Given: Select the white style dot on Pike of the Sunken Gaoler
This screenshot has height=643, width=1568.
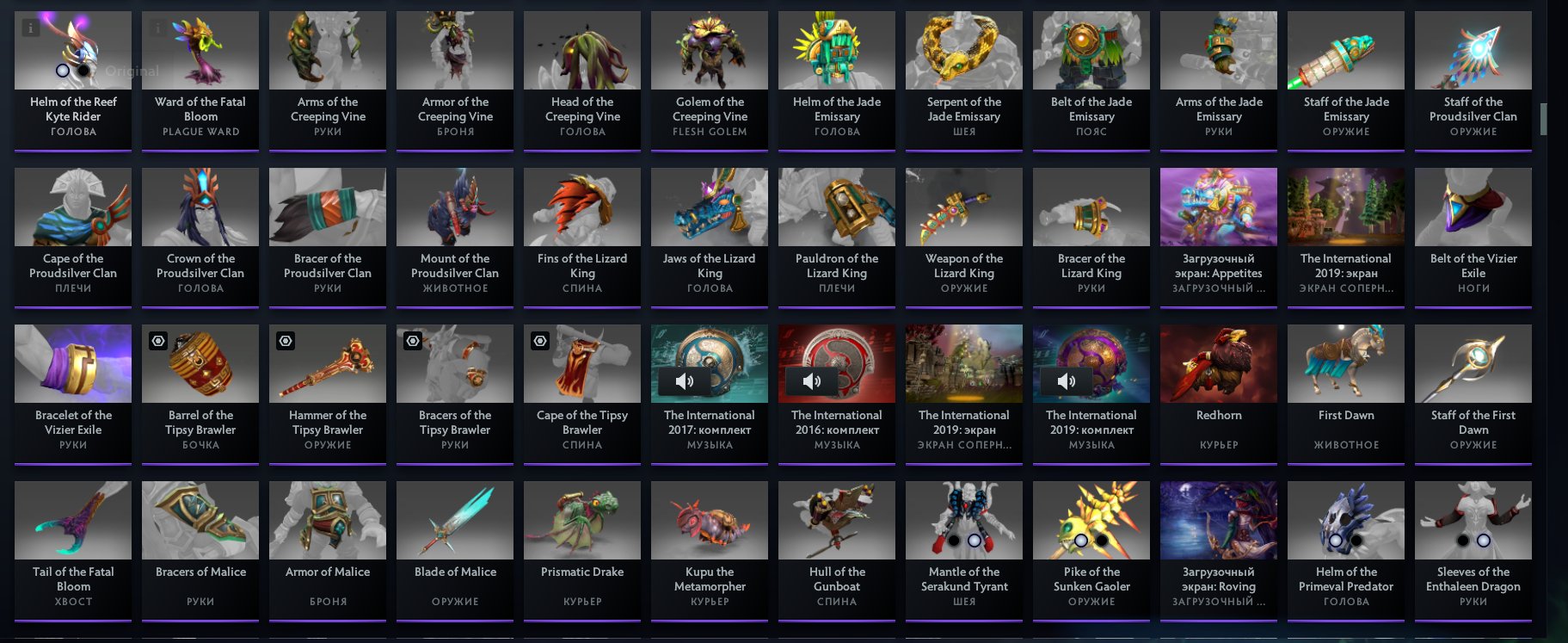Looking at the screenshot, I should (x=1081, y=543).
